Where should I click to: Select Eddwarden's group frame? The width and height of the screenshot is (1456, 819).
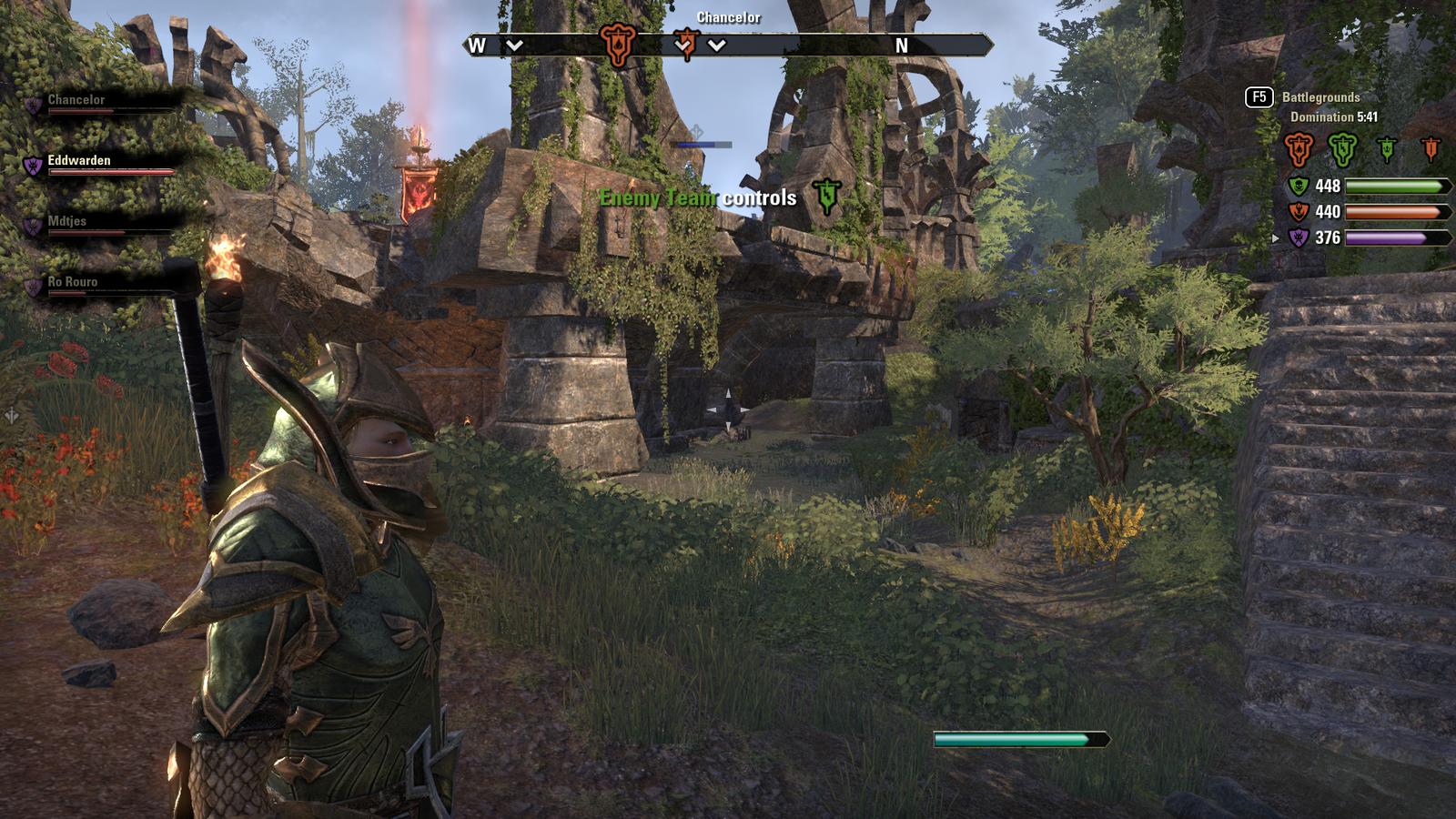tap(79, 161)
